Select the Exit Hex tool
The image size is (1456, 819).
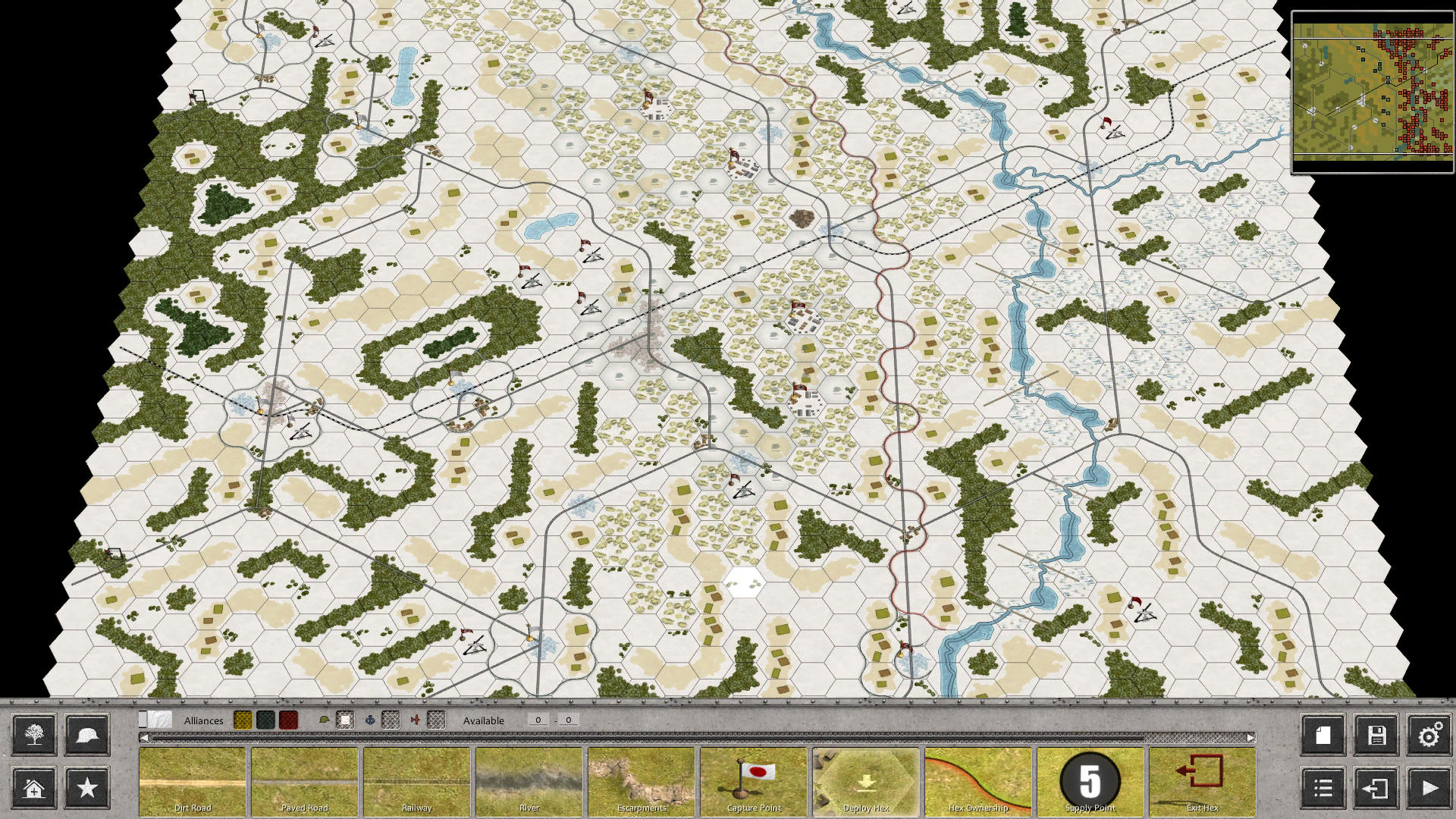pos(1203,781)
